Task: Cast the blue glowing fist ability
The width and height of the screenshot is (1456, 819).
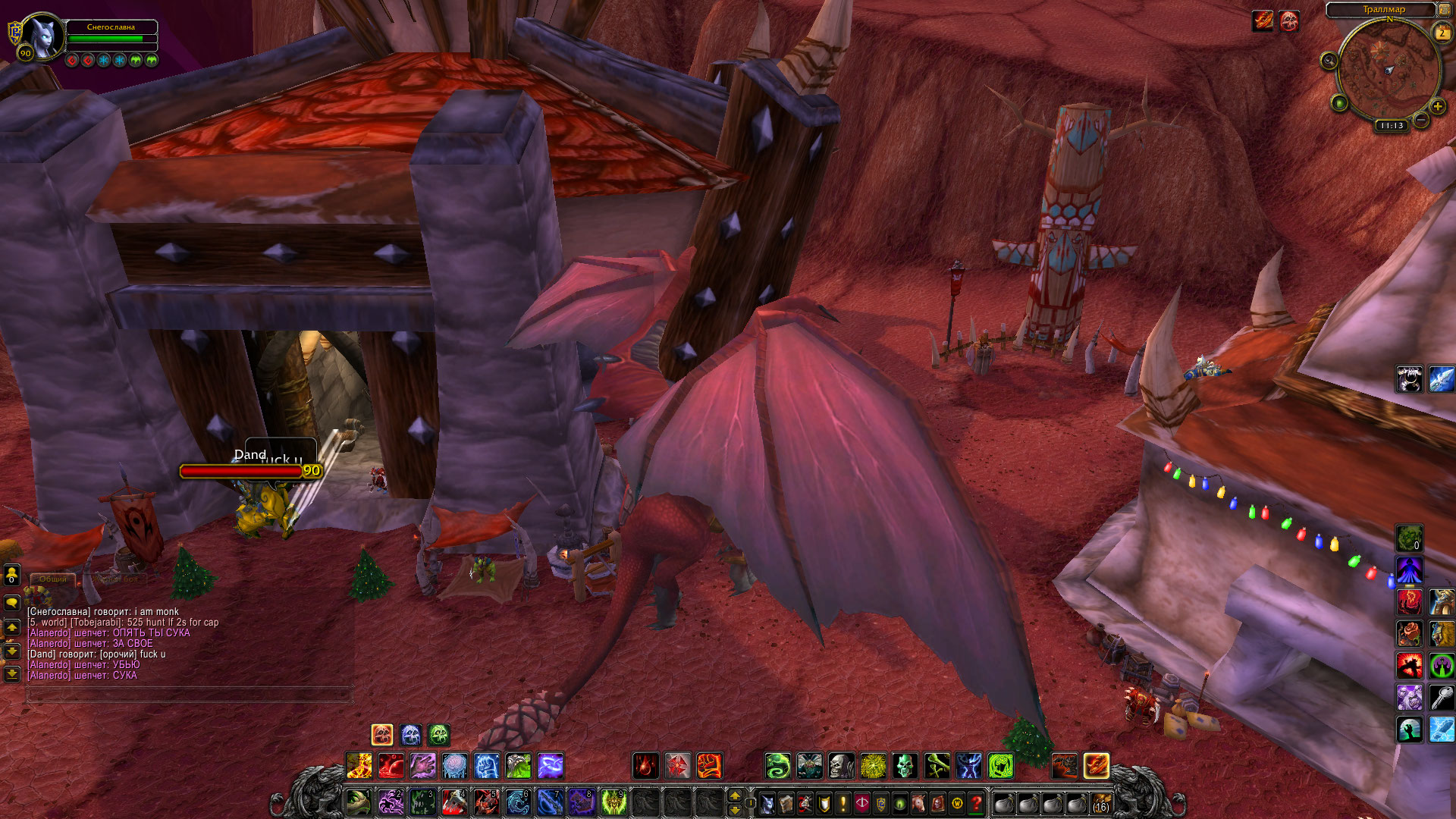Action: point(487,766)
